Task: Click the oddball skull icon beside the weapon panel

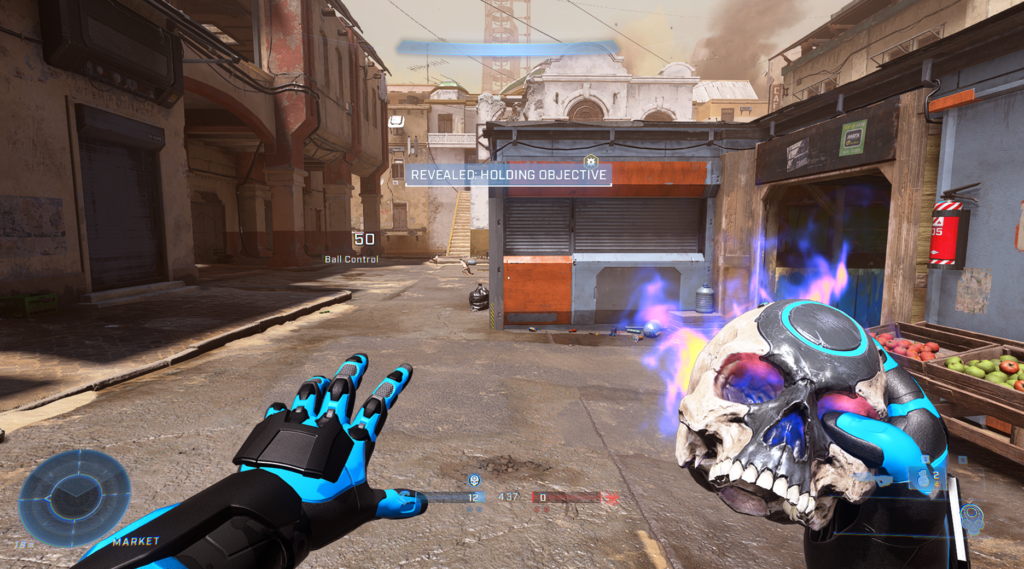Action: [970, 517]
